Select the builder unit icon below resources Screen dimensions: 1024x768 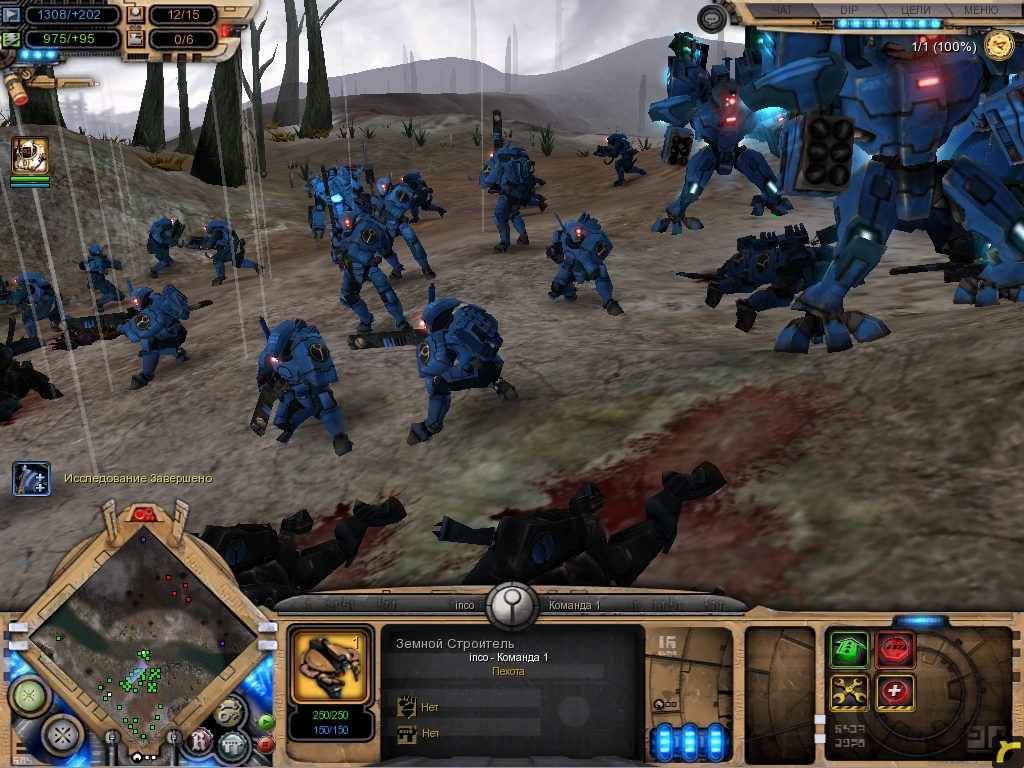click(x=30, y=156)
